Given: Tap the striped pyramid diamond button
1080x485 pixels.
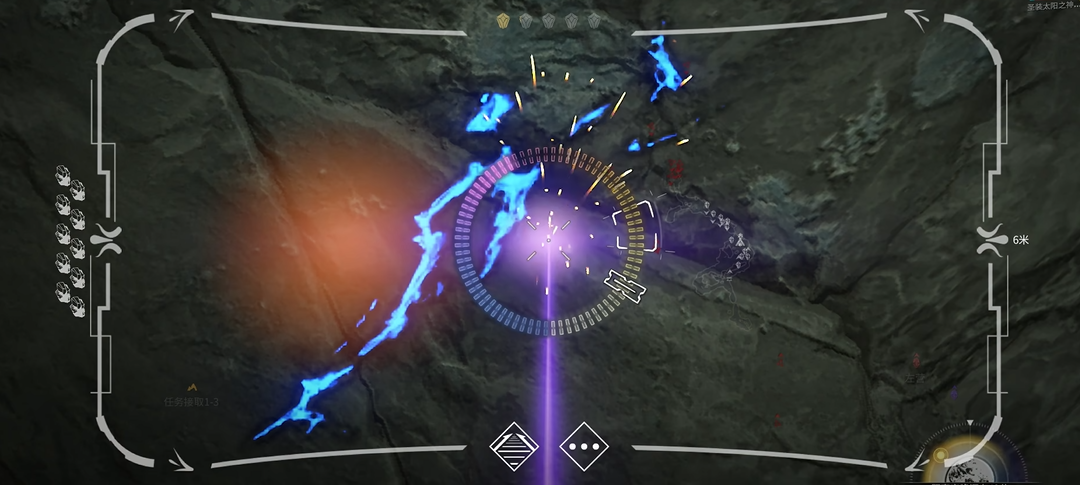Looking at the screenshot, I should pyautogui.click(x=514, y=446).
